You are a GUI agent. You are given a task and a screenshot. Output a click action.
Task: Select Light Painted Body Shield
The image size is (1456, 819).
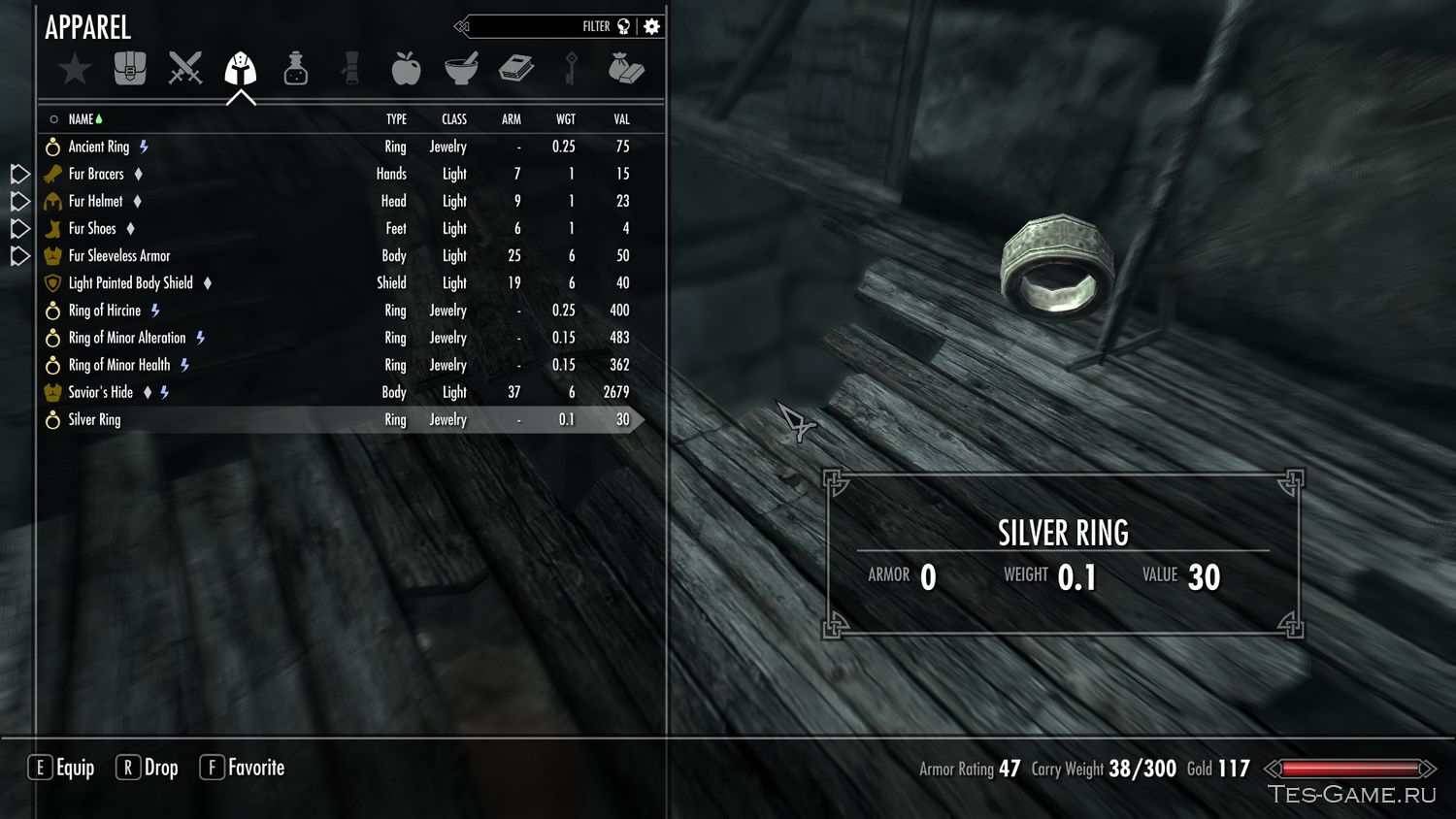point(131,283)
